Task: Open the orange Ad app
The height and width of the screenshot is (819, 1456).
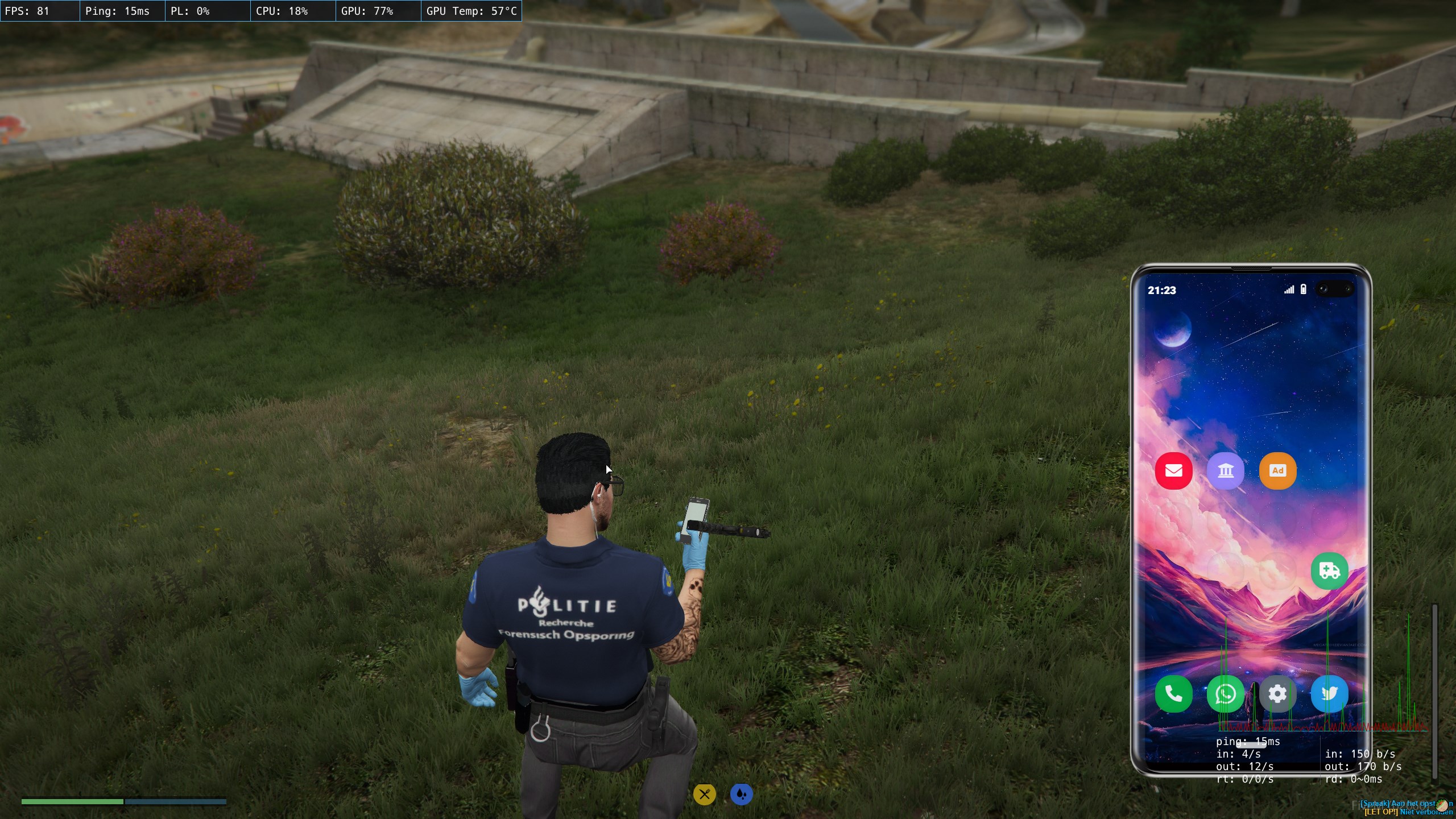Action: click(x=1277, y=471)
